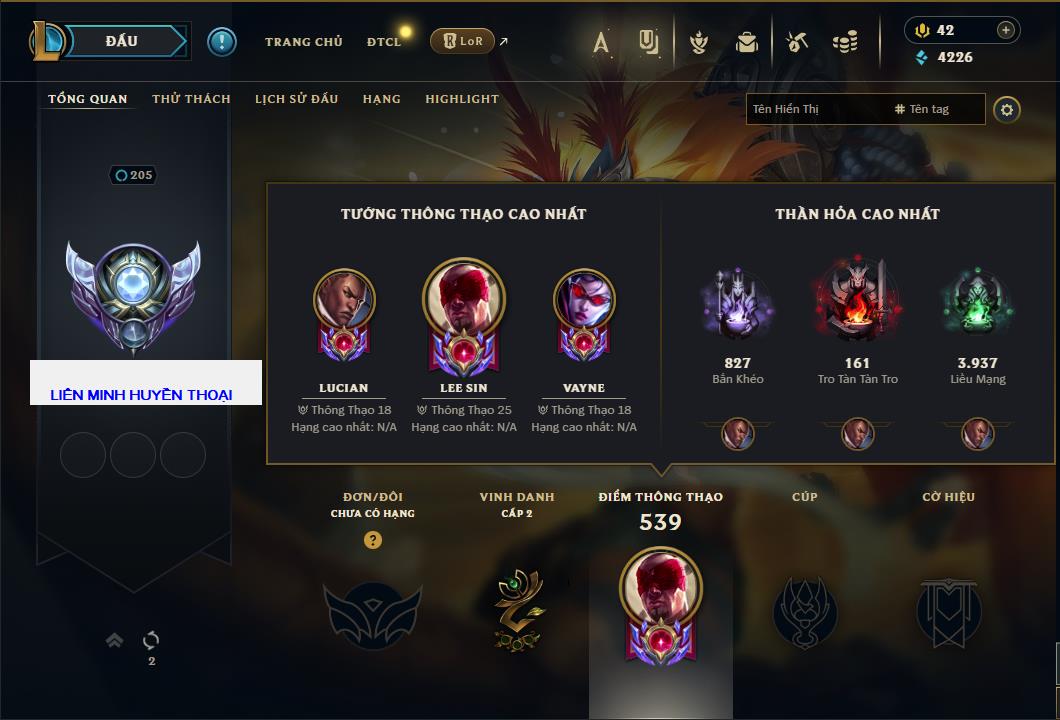Screen dimensions: 1060x720
Task: Open the store coins icon
Action: coord(845,42)
